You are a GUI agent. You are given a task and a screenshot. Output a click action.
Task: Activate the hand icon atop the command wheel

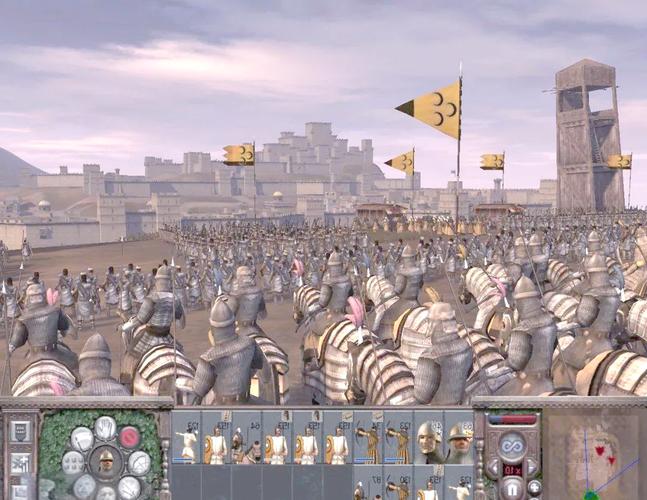pyautogui.click(x=104, y=427)
